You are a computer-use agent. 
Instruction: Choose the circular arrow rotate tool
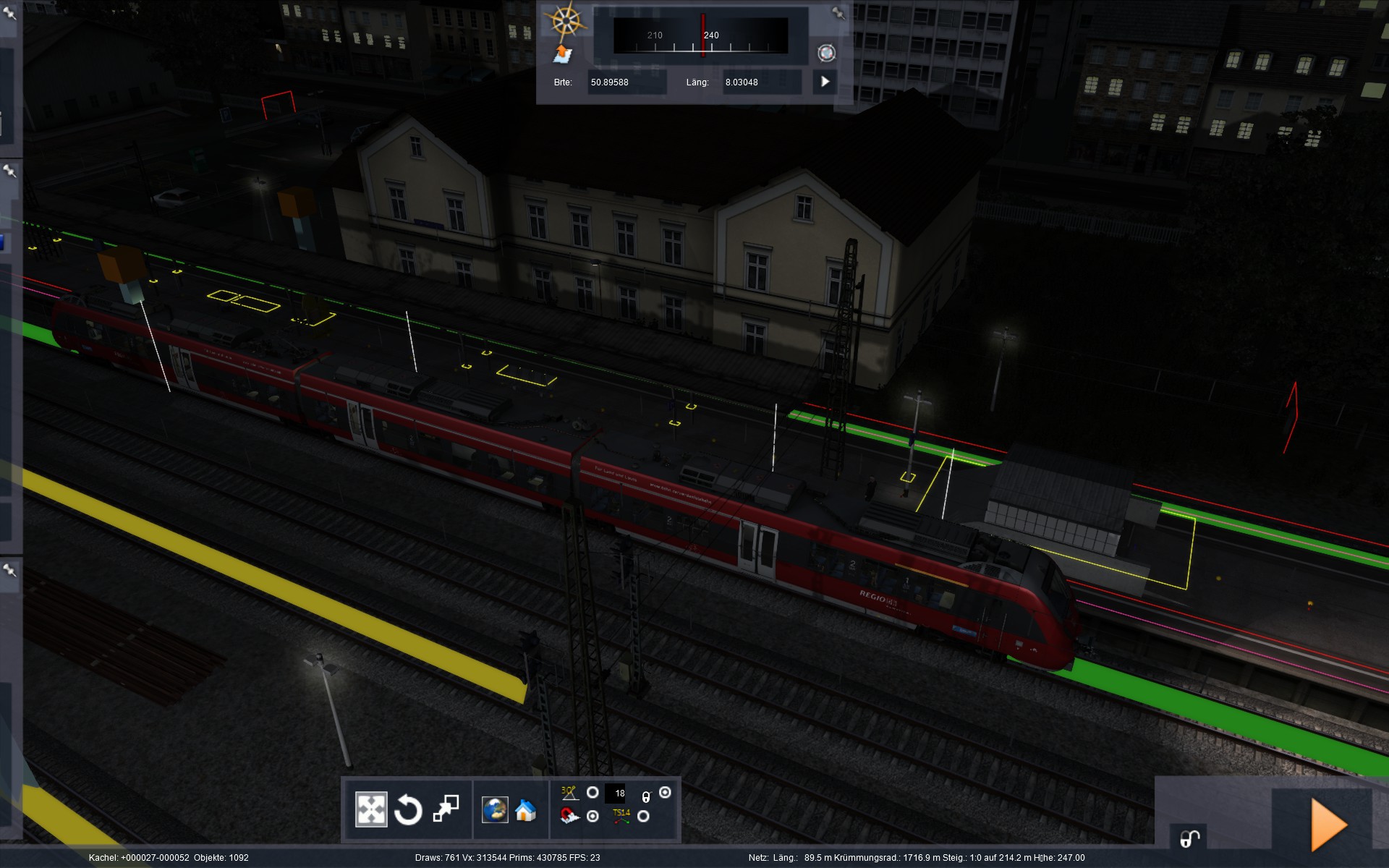point(408,809)
